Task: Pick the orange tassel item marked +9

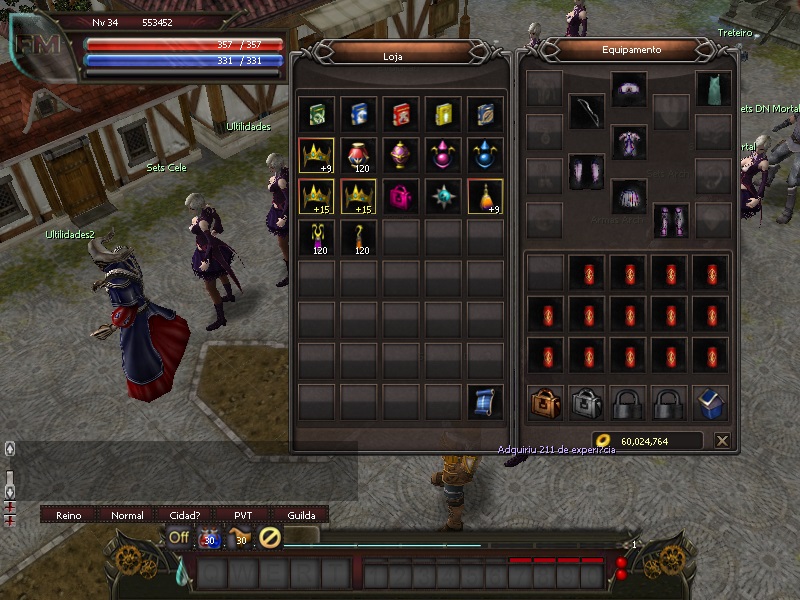Action: pos(485,196)
